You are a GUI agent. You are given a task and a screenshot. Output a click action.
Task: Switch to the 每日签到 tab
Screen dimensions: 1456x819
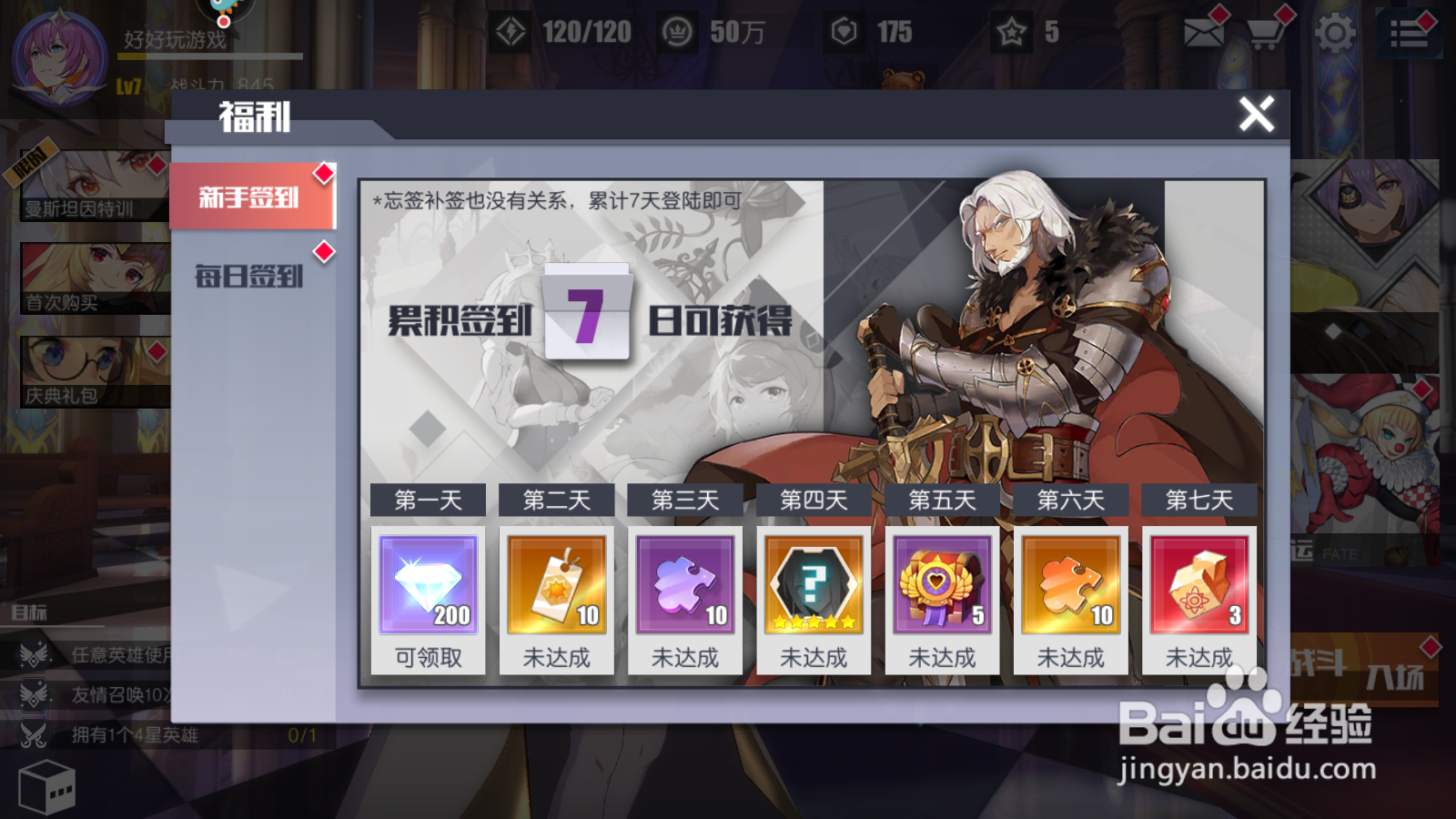pos(251,276)
